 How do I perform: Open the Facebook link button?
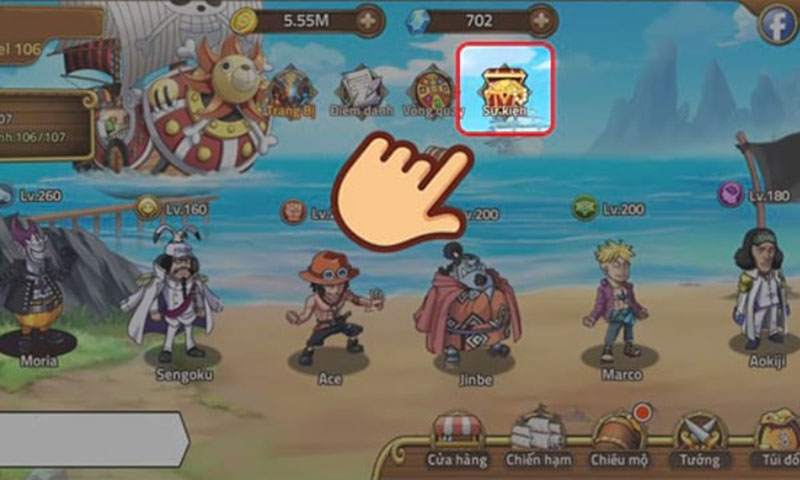click(x=777, y=24)
